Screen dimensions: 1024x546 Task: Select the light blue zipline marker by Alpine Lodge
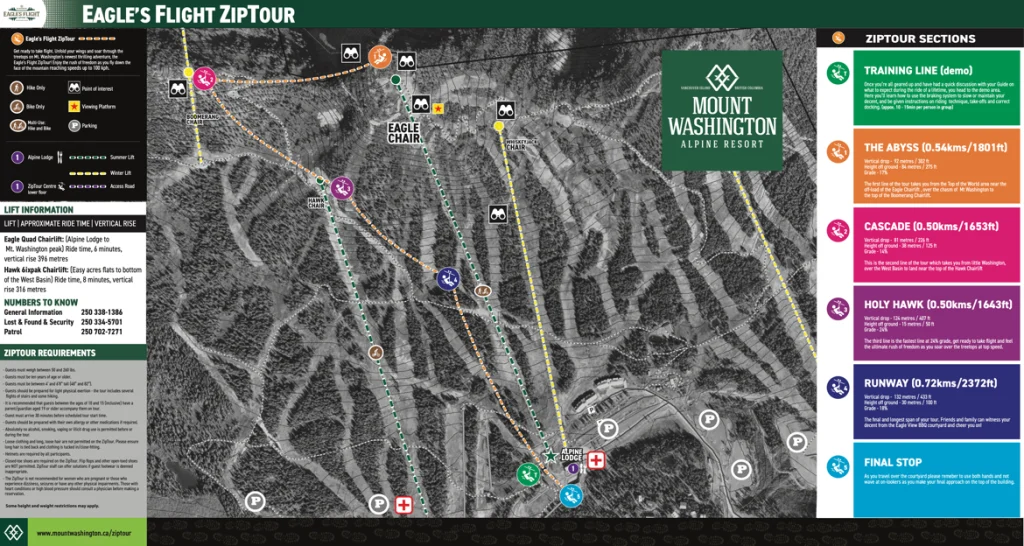[571, 494]
